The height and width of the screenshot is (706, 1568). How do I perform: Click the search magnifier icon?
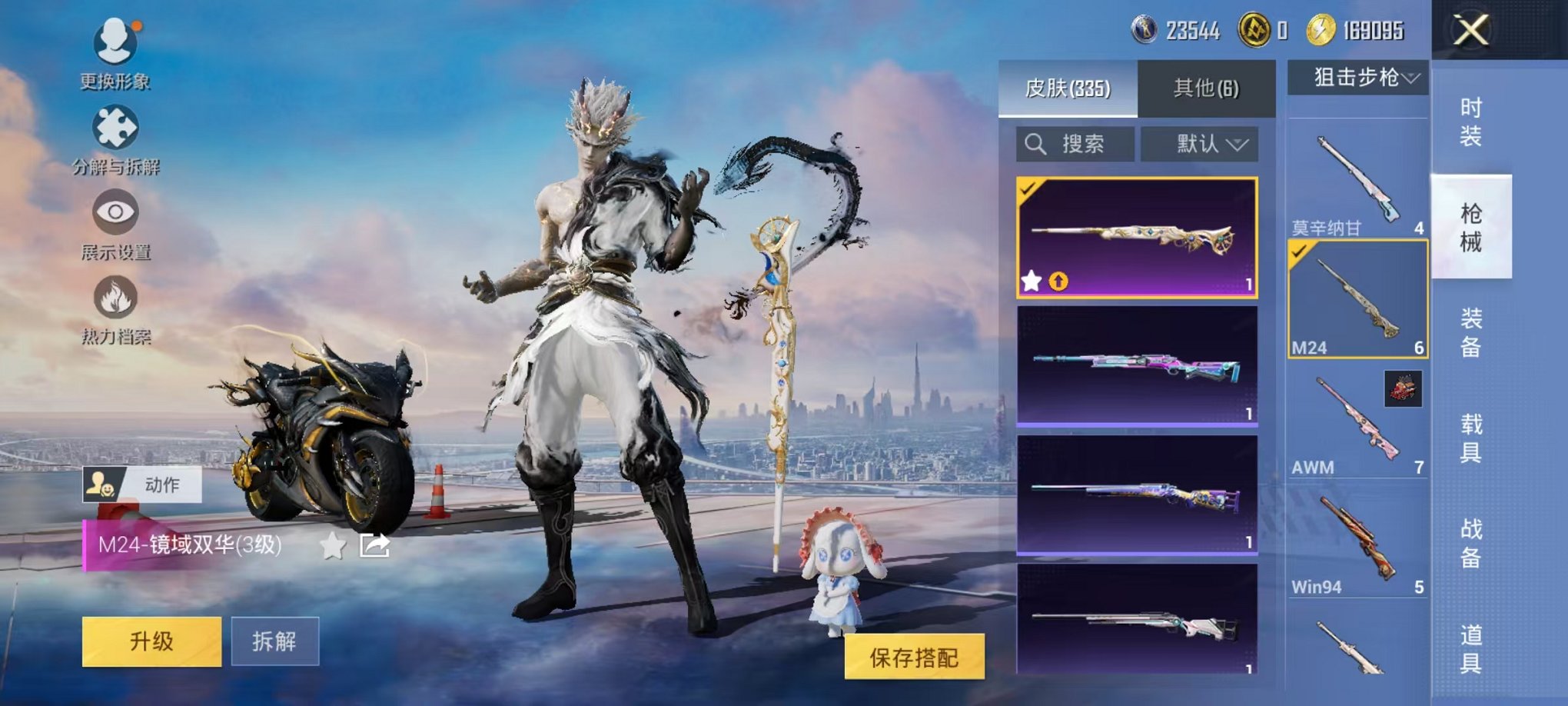[x=1034, y=145]
